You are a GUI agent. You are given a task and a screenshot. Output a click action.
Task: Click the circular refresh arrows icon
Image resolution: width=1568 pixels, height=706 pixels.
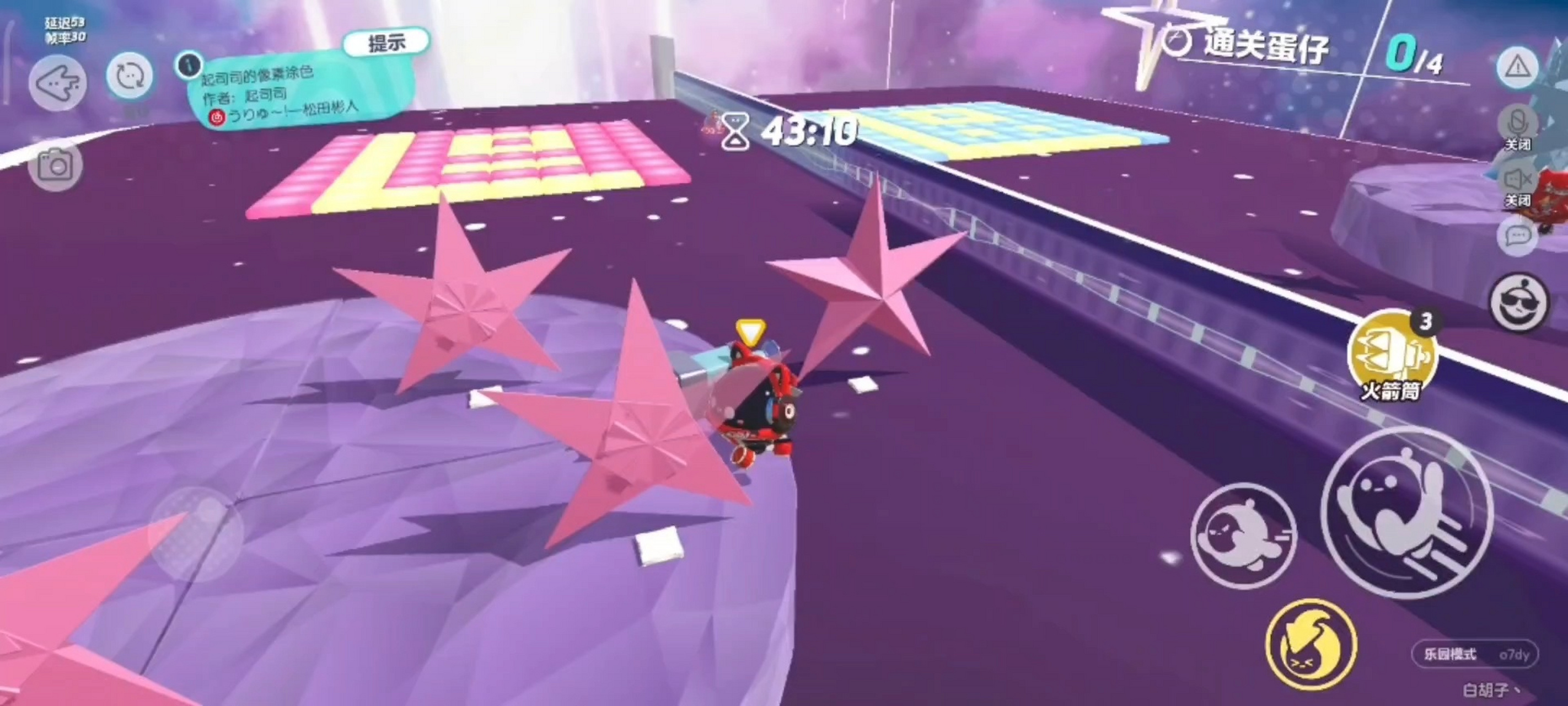129,77
